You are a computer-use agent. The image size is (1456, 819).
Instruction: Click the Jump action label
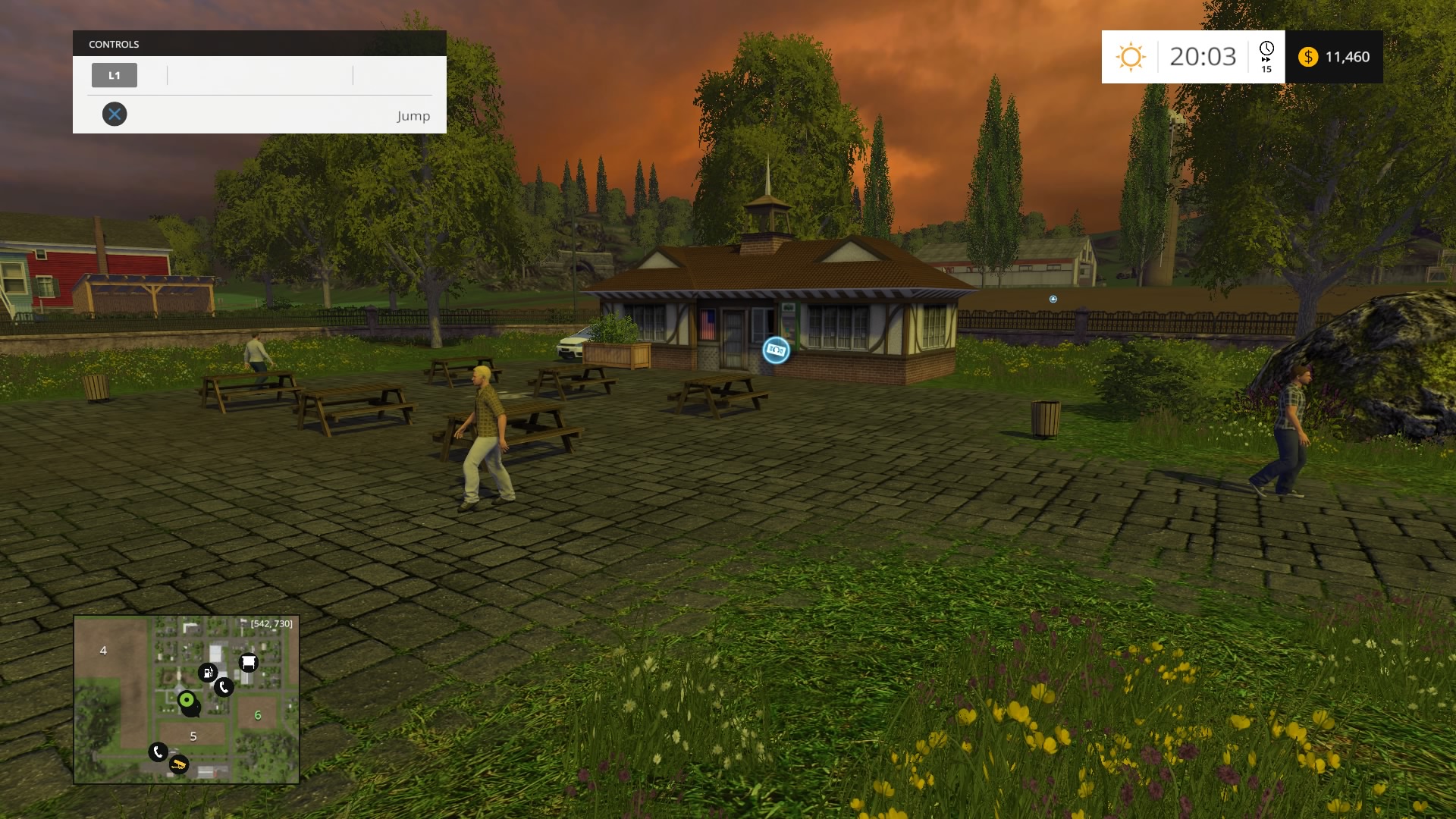tap(413, 116)
